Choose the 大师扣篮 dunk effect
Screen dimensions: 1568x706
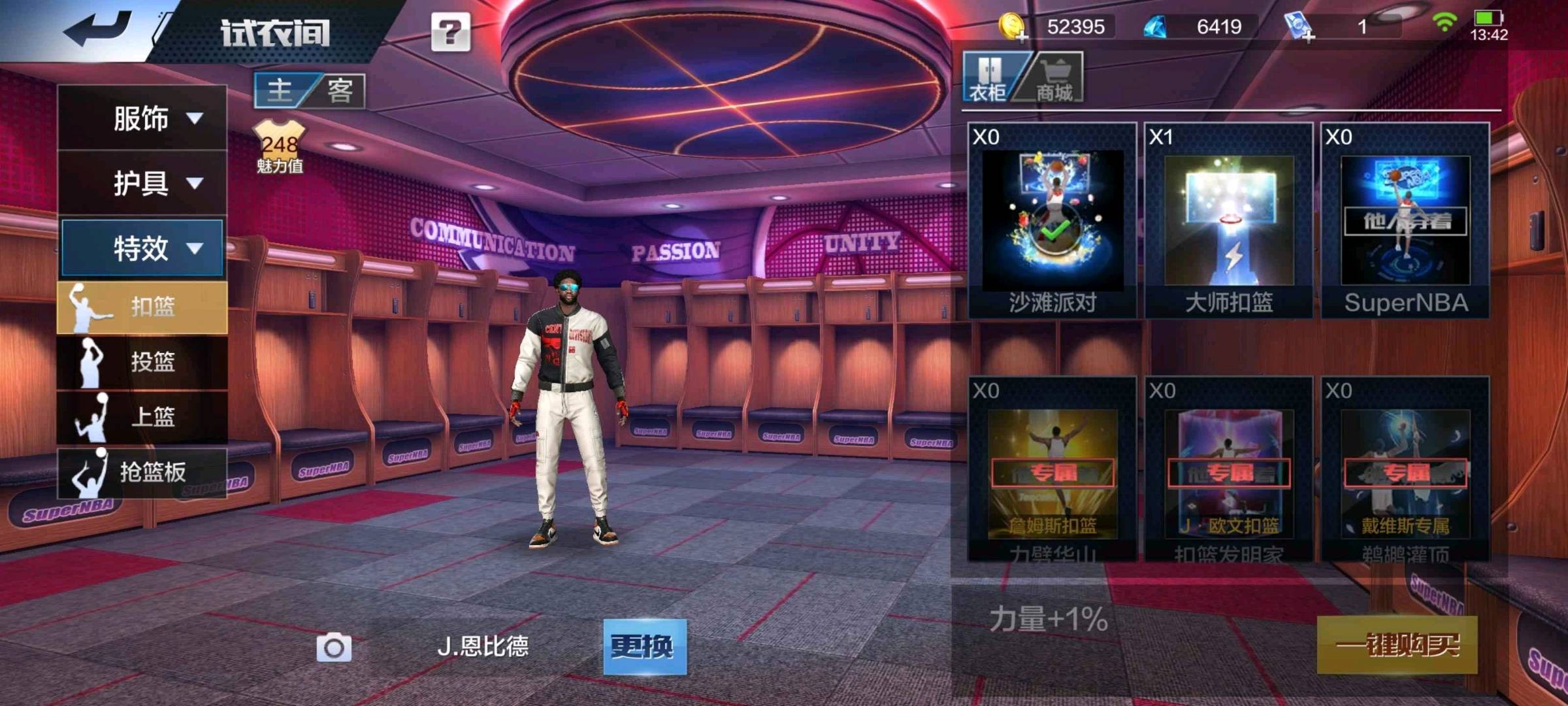[x=1229, y=221]
